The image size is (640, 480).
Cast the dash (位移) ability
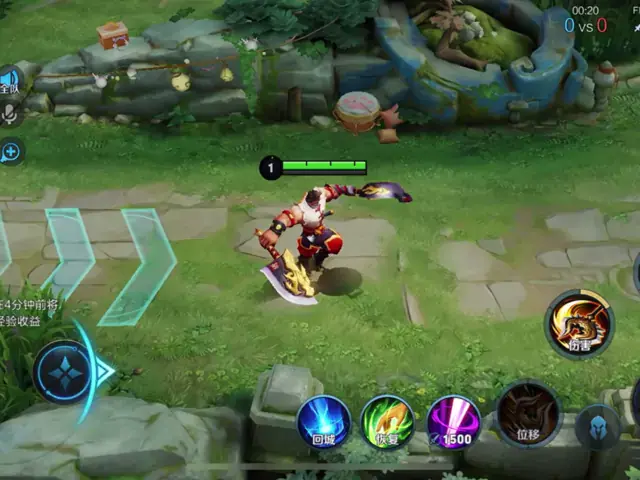coord(528,413)
